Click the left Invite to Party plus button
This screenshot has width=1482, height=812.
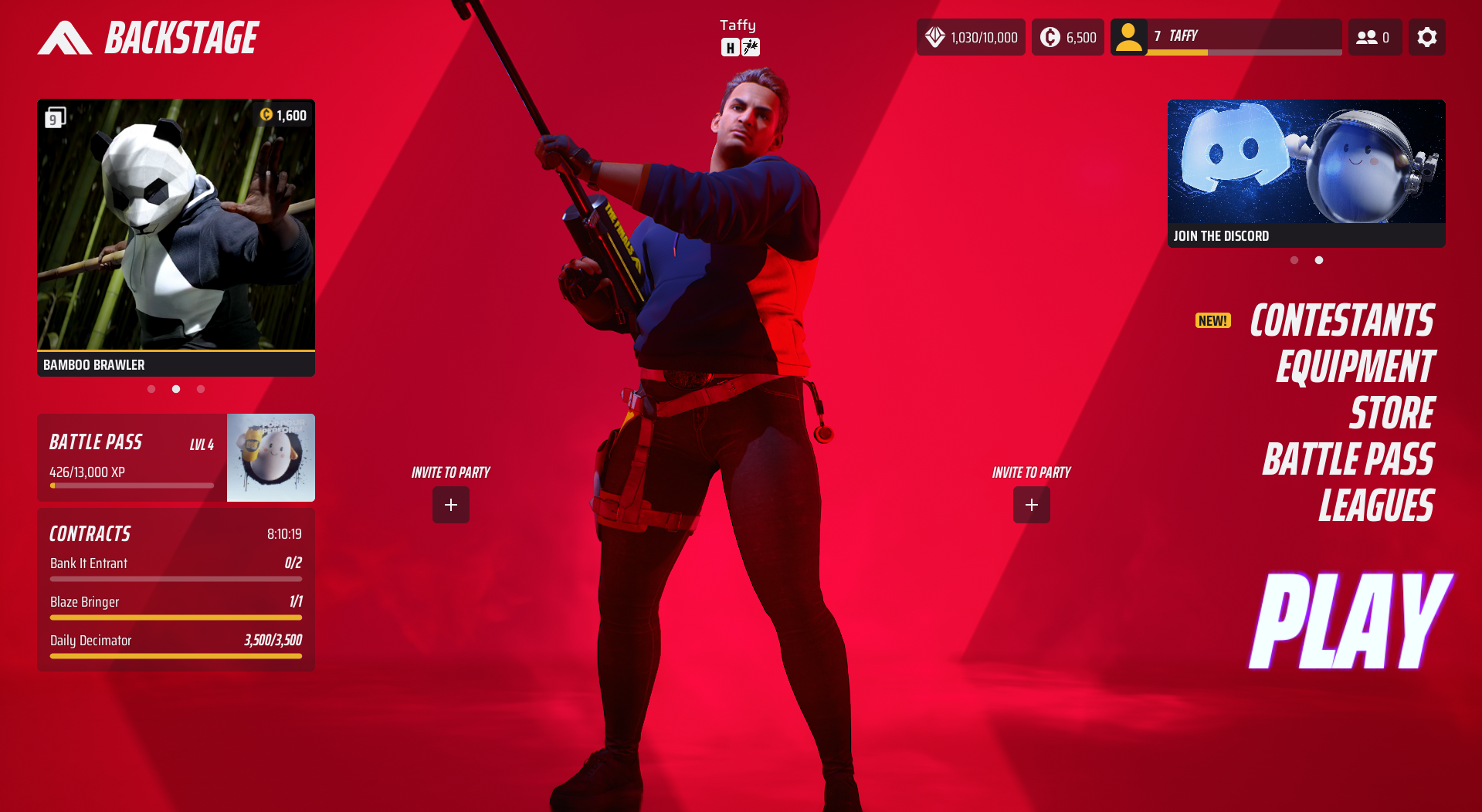click(x=450, y=505)
